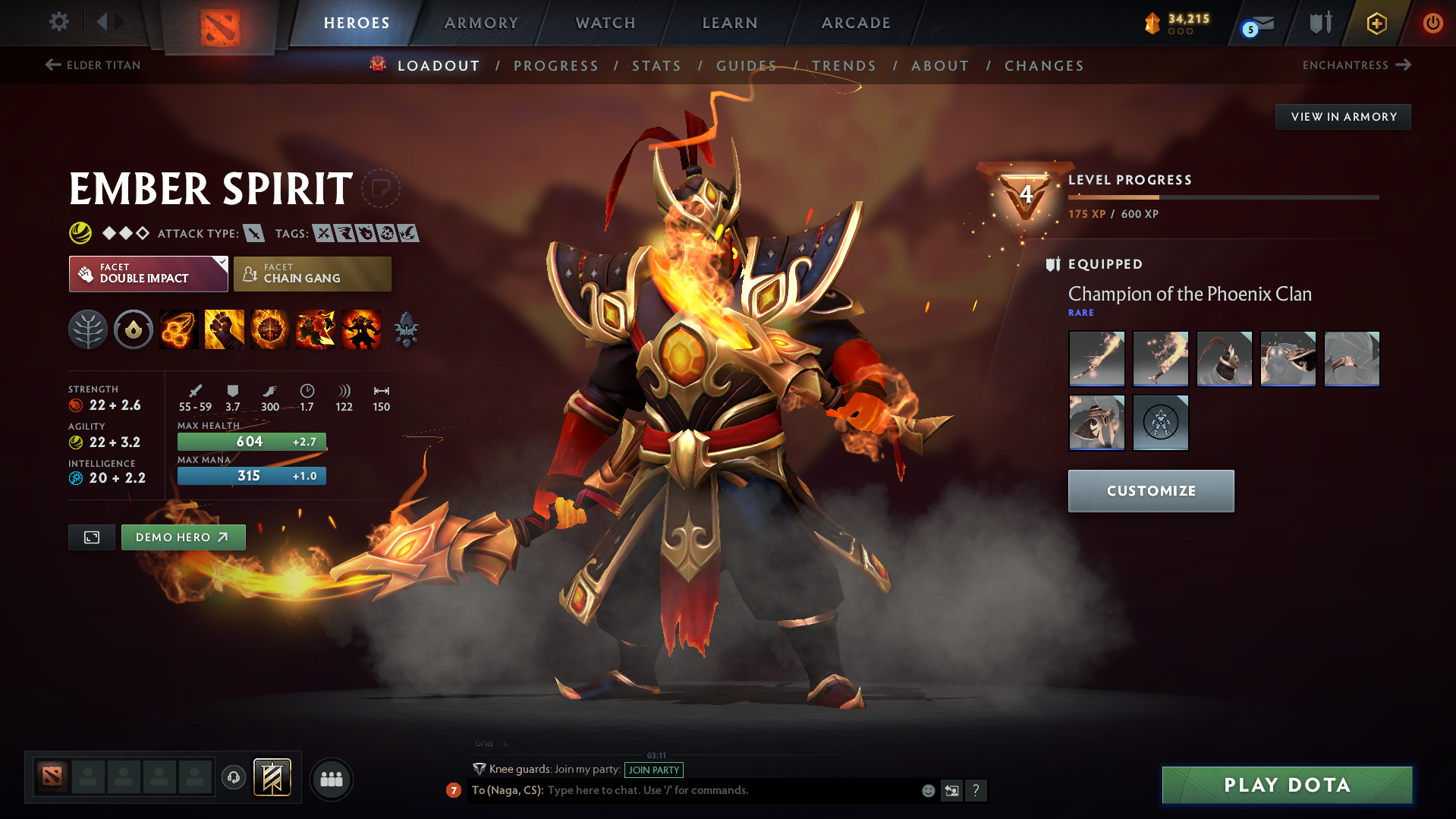The width and height of the screenshot is (1456, 819).
Task: View the Flame Guard ability icon
Action: [x=269, y=329]
